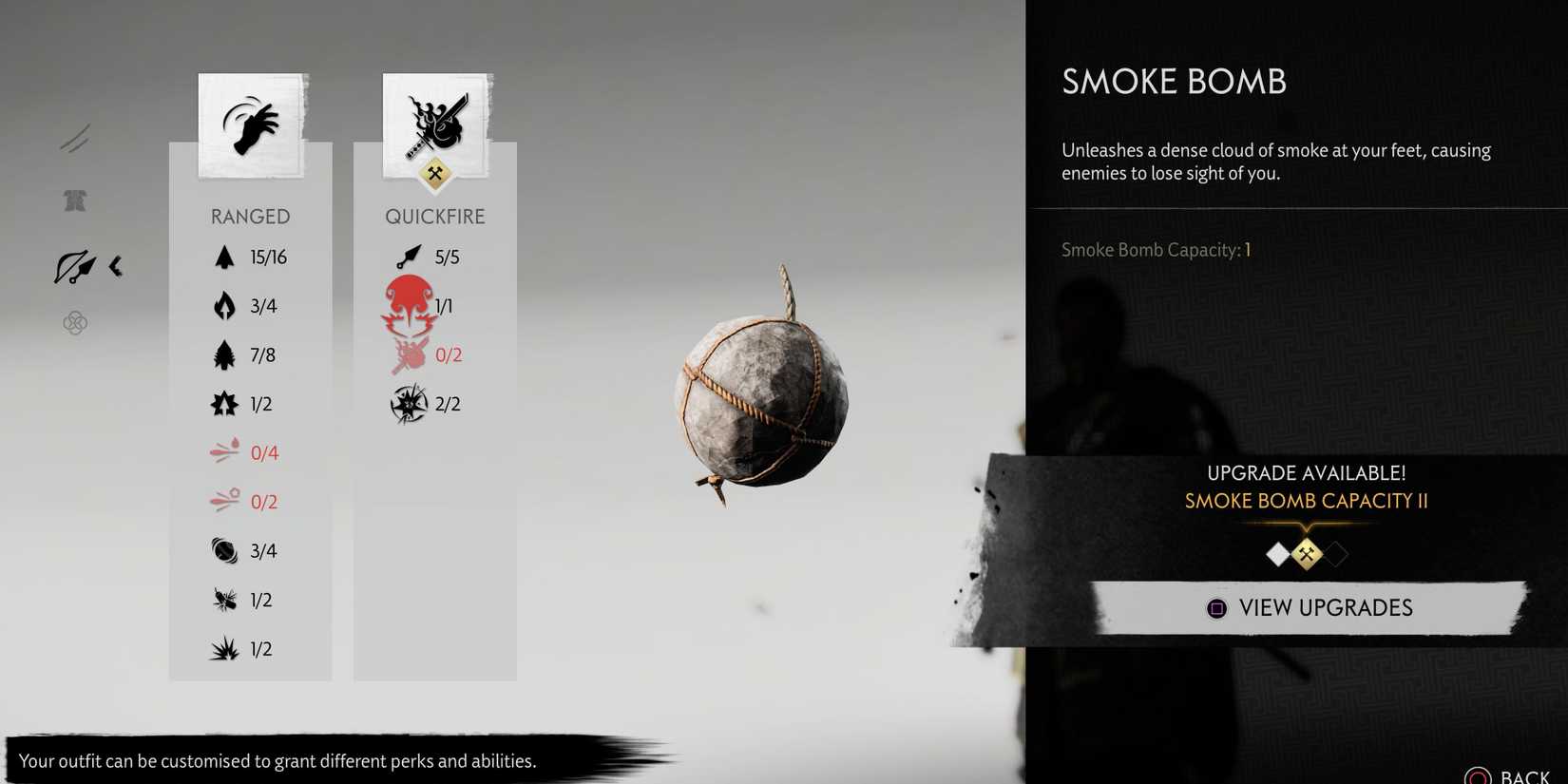Select the kunai icon showing 5/5
The width and height of the screenshot is (1568, 784).
pos(409,256)
